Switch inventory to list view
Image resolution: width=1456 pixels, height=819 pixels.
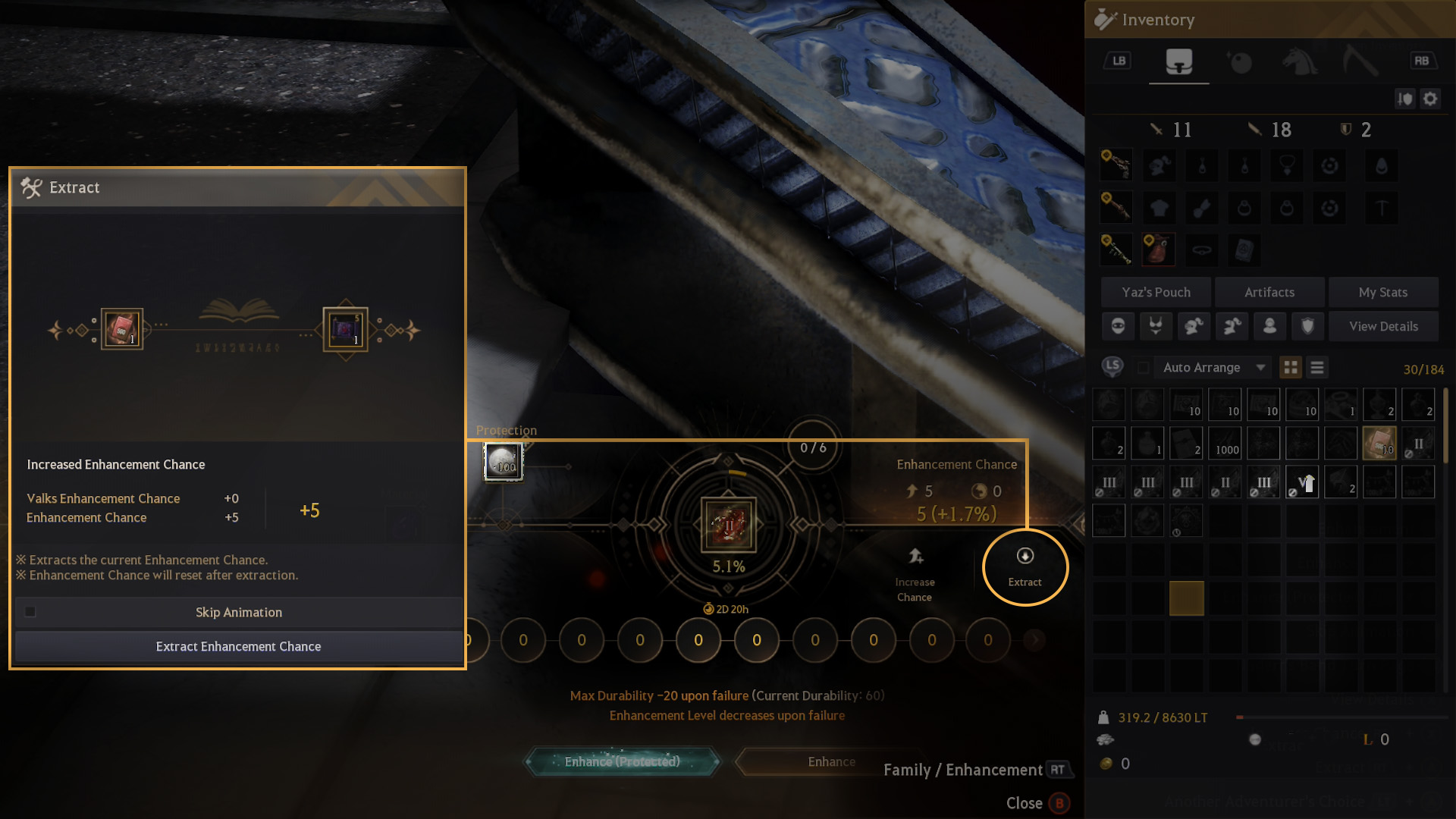[x=1317, y=368]
